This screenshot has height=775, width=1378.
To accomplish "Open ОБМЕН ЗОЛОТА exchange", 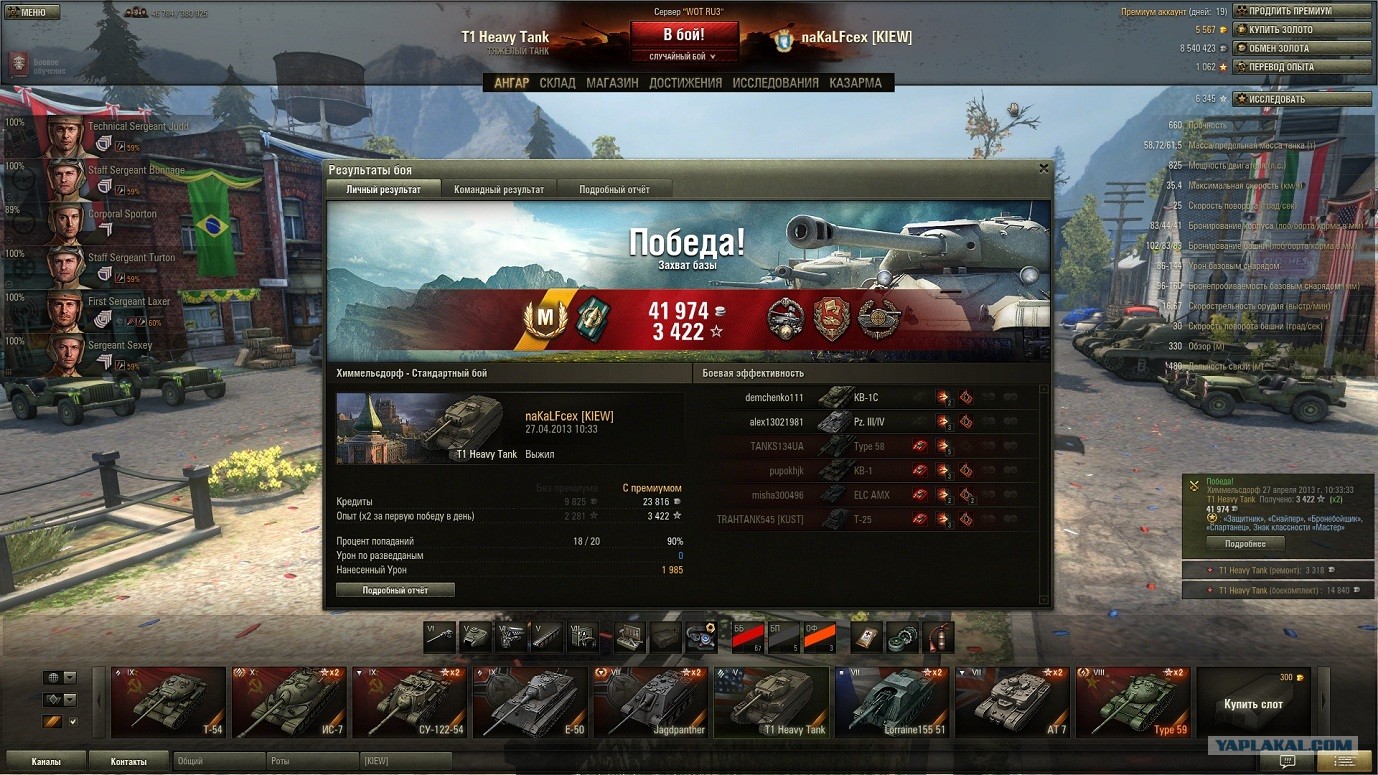I will pos(1303,48).
